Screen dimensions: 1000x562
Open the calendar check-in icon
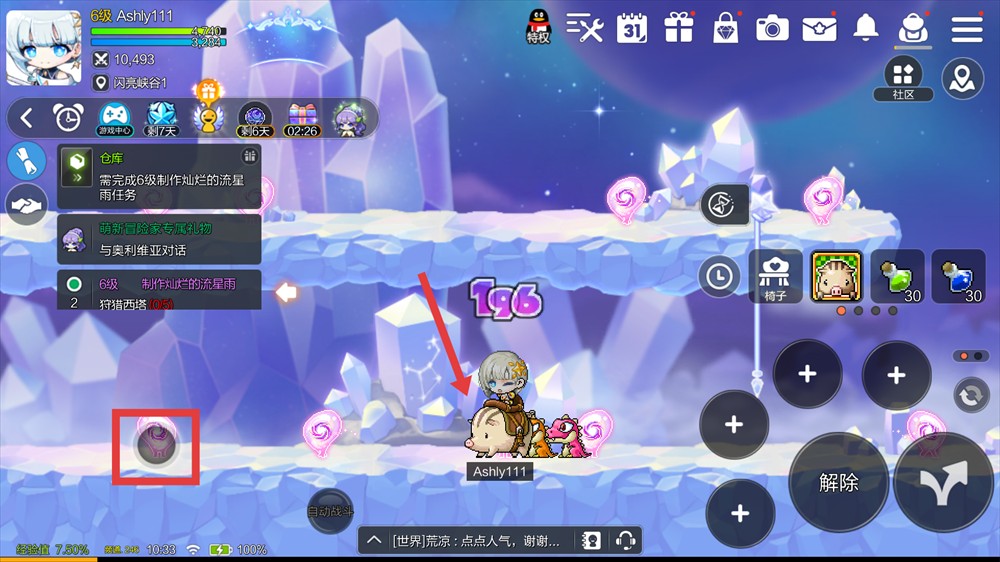pos(632,28)
